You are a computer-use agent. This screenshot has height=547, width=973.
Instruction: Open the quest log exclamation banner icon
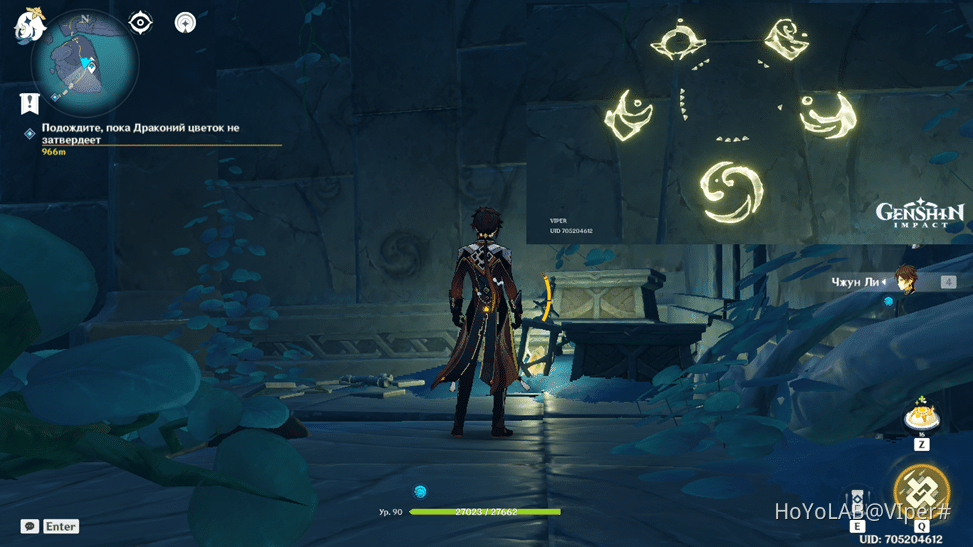click(x=29, y=103)
